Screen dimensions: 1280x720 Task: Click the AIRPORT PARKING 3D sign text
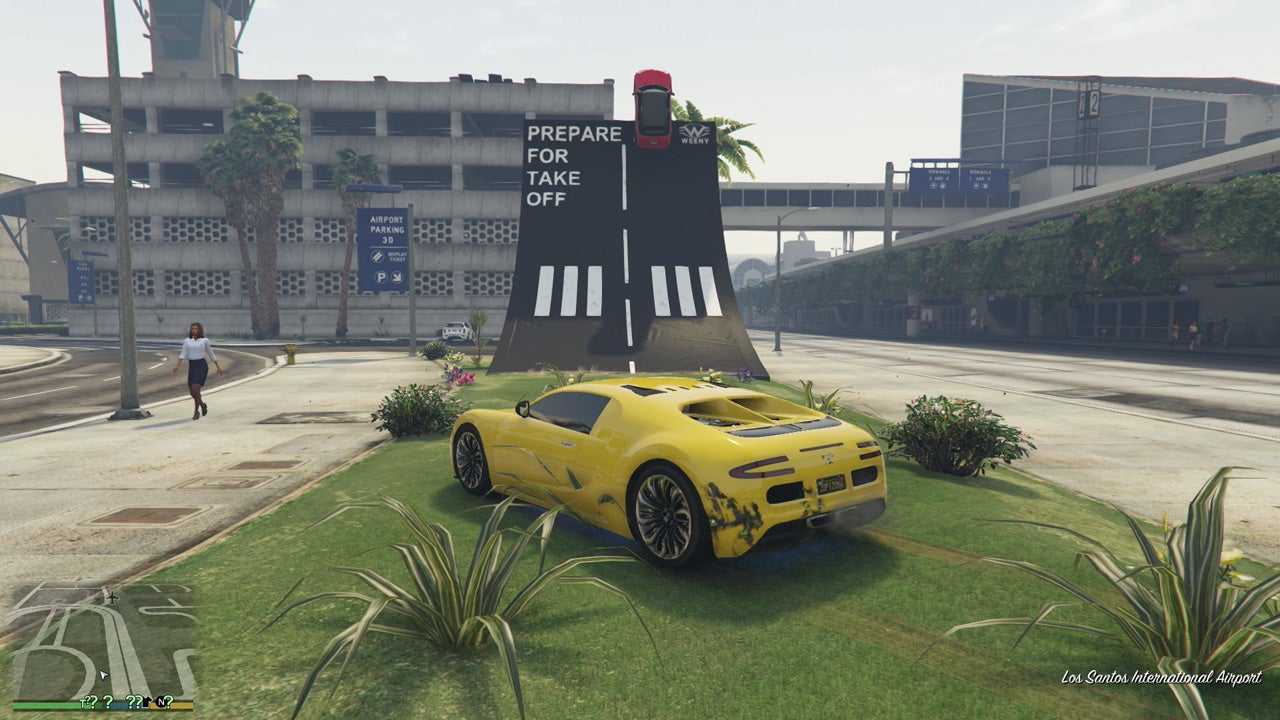click(387, 229)
